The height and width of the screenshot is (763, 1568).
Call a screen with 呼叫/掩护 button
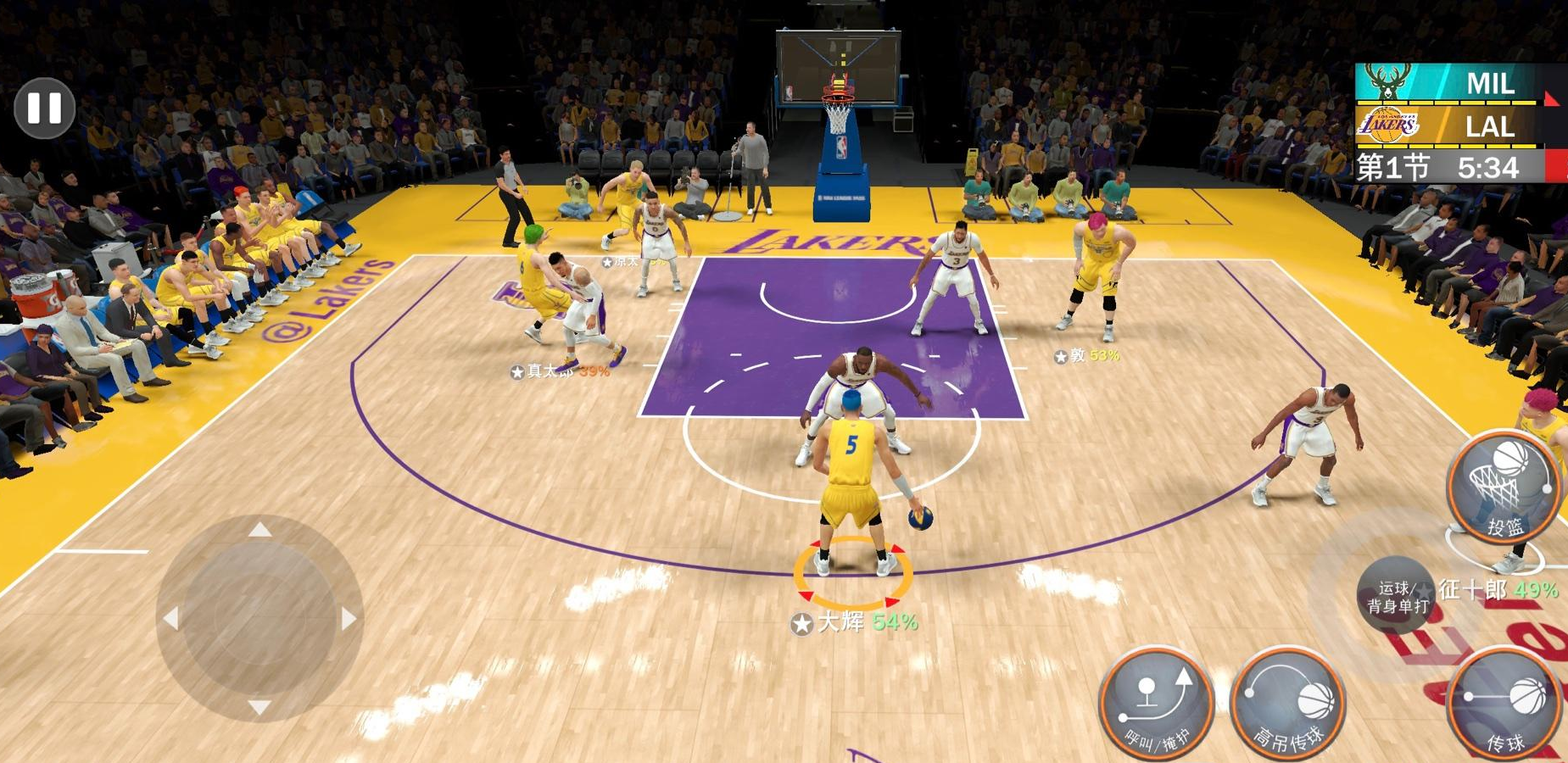(x=1158, y=704)
